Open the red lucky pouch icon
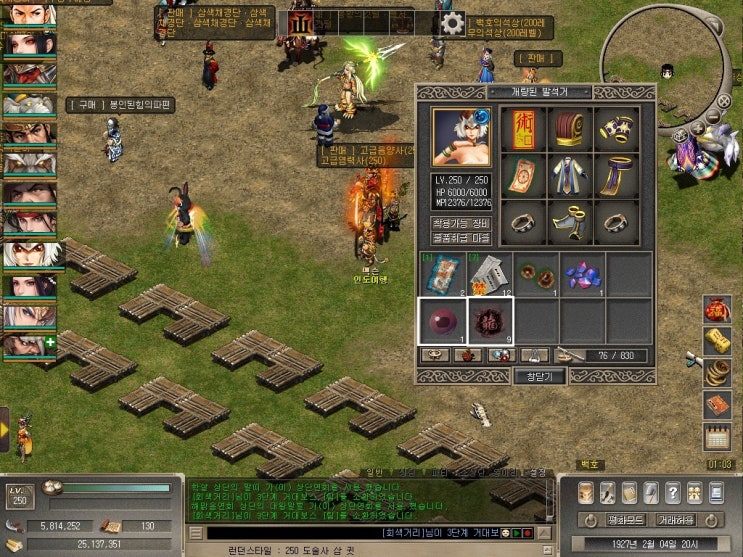743x557 pixels. [x=718, y=309]
